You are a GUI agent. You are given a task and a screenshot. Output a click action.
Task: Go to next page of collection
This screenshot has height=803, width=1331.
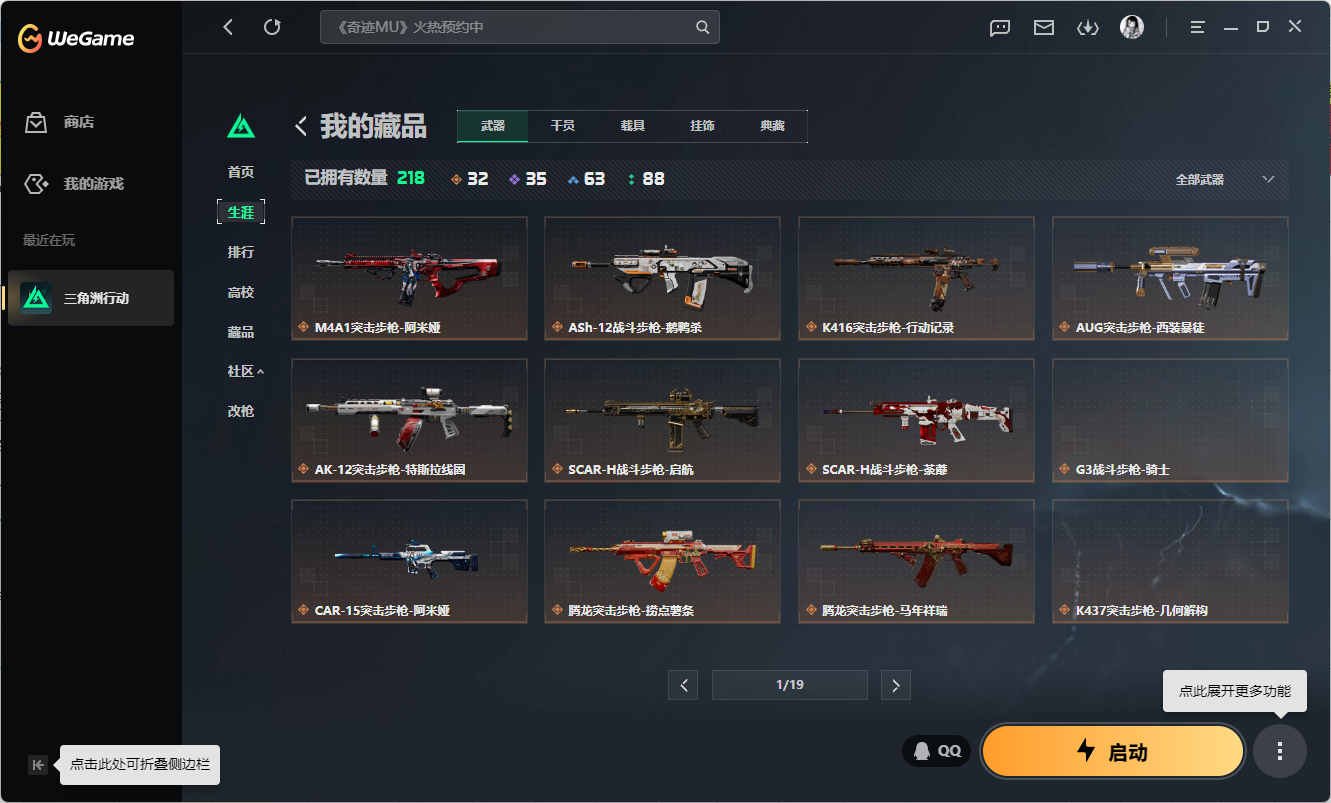[895, 685]
